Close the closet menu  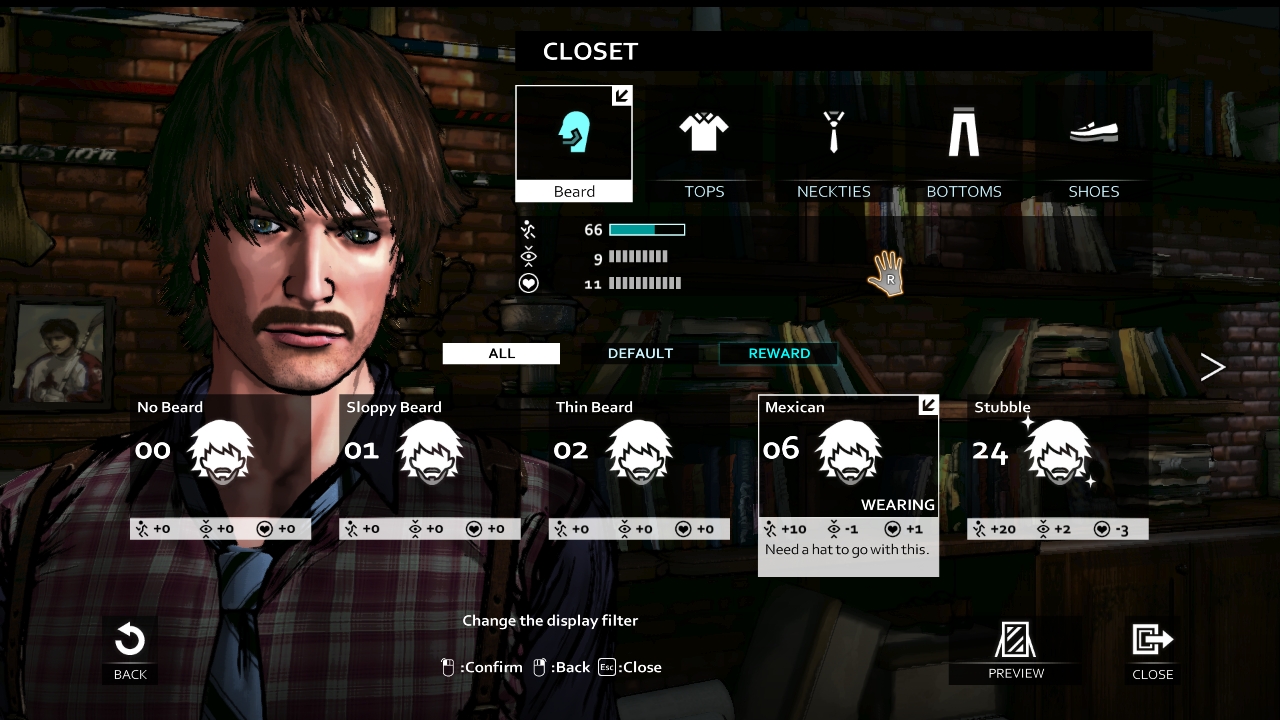[1152, 651]
